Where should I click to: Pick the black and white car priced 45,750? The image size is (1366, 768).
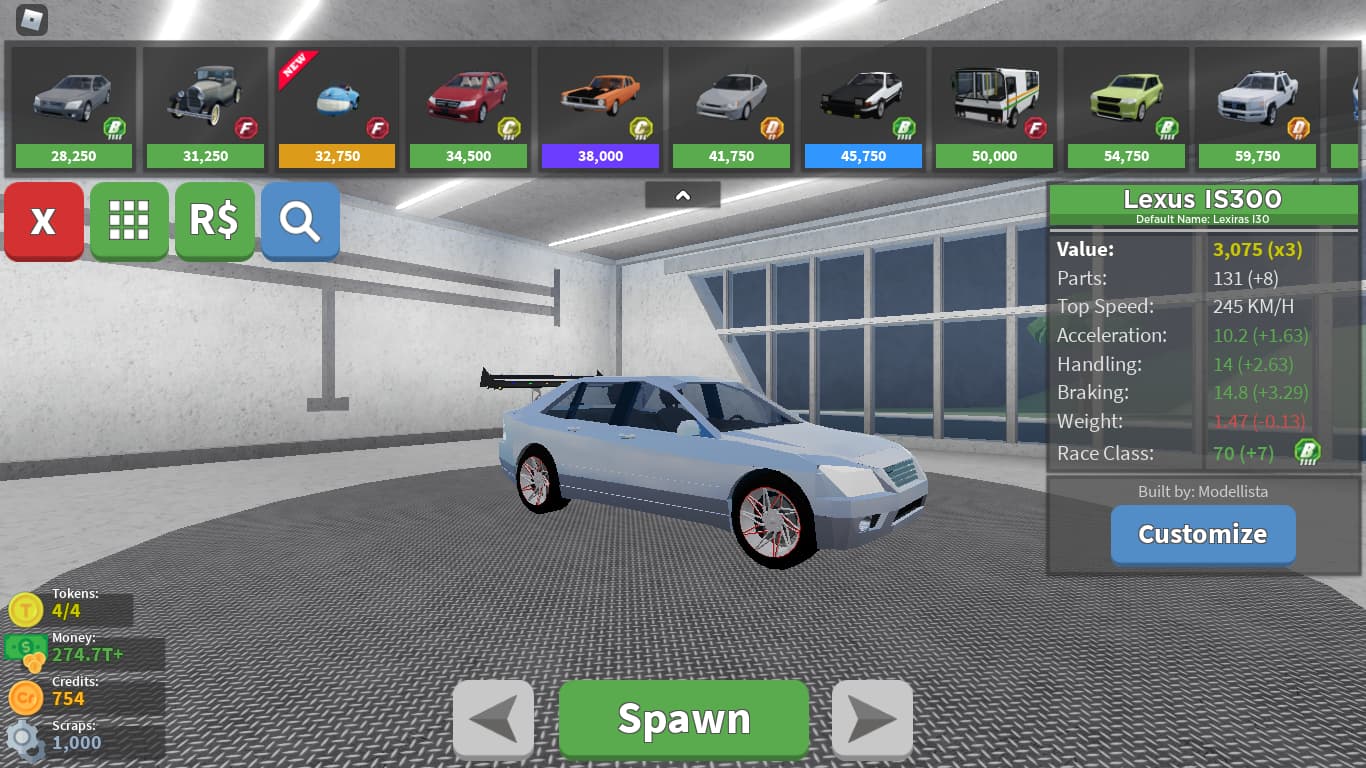click(x=863, y=107)
